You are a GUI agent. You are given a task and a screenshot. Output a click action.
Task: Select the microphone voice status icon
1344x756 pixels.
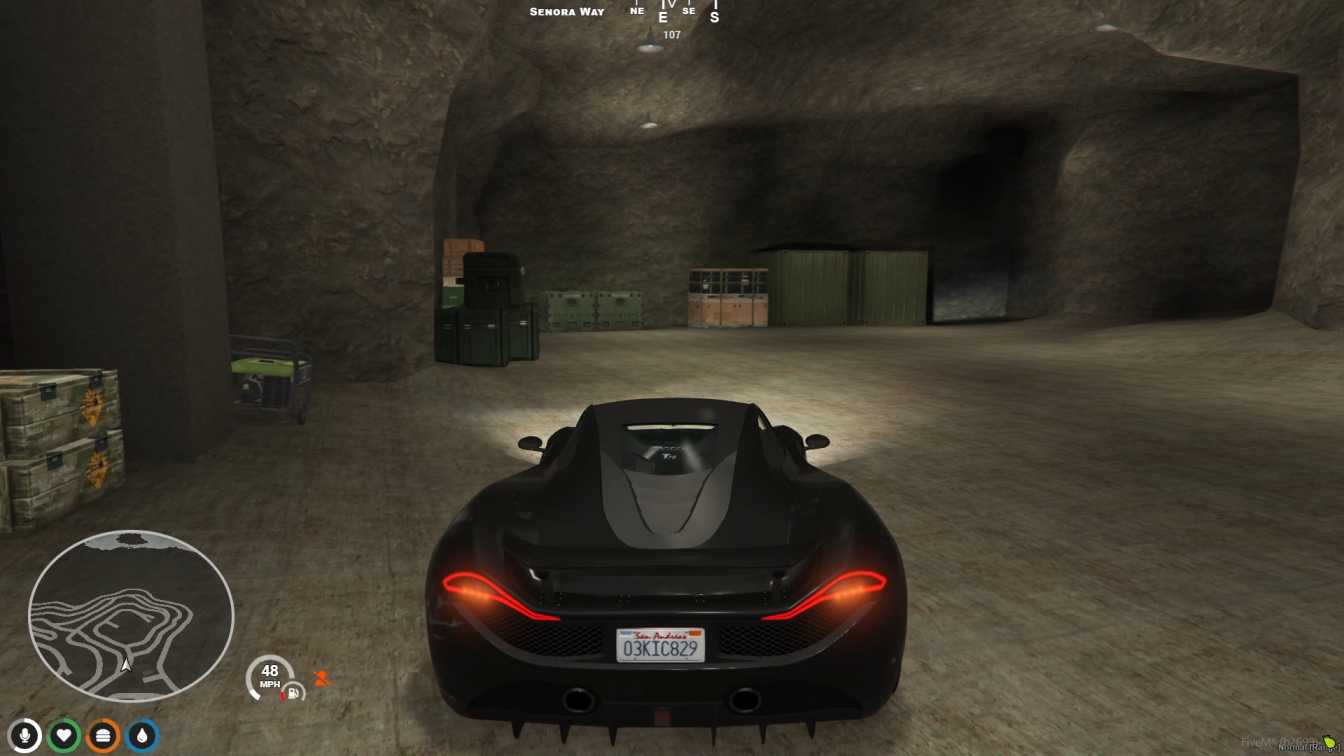[25, 736]
